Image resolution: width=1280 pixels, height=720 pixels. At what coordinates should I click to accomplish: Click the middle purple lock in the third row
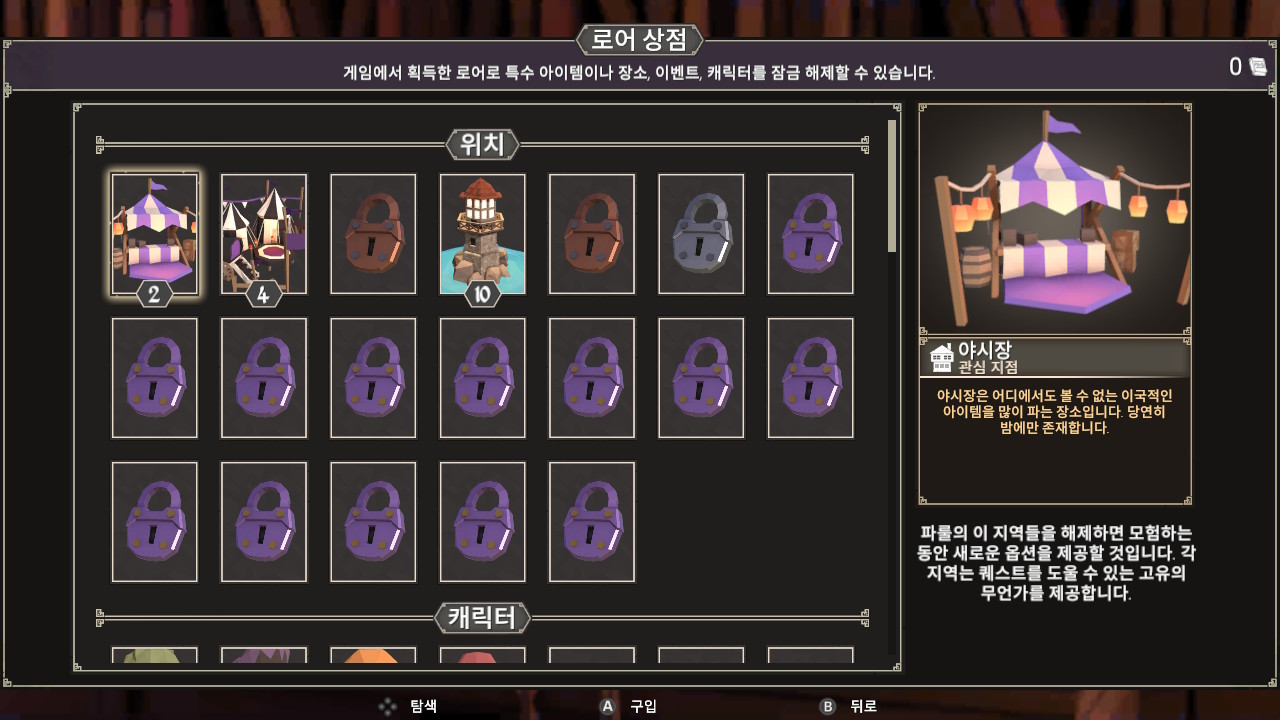(372, 521)
